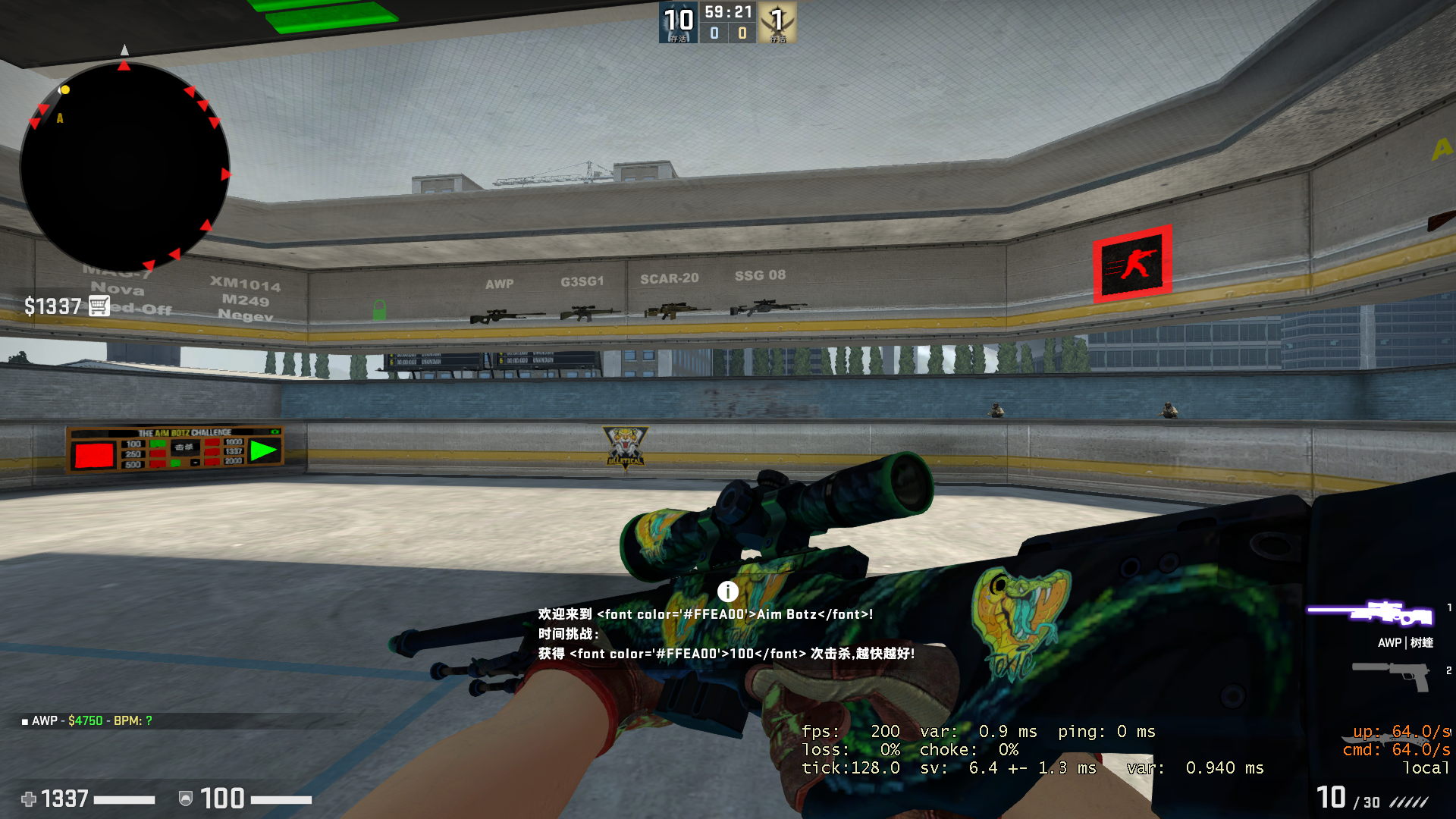Click the health bar next to the 100 value
This screenshot has width=1456, height=819.
click(x=281, y=799)
